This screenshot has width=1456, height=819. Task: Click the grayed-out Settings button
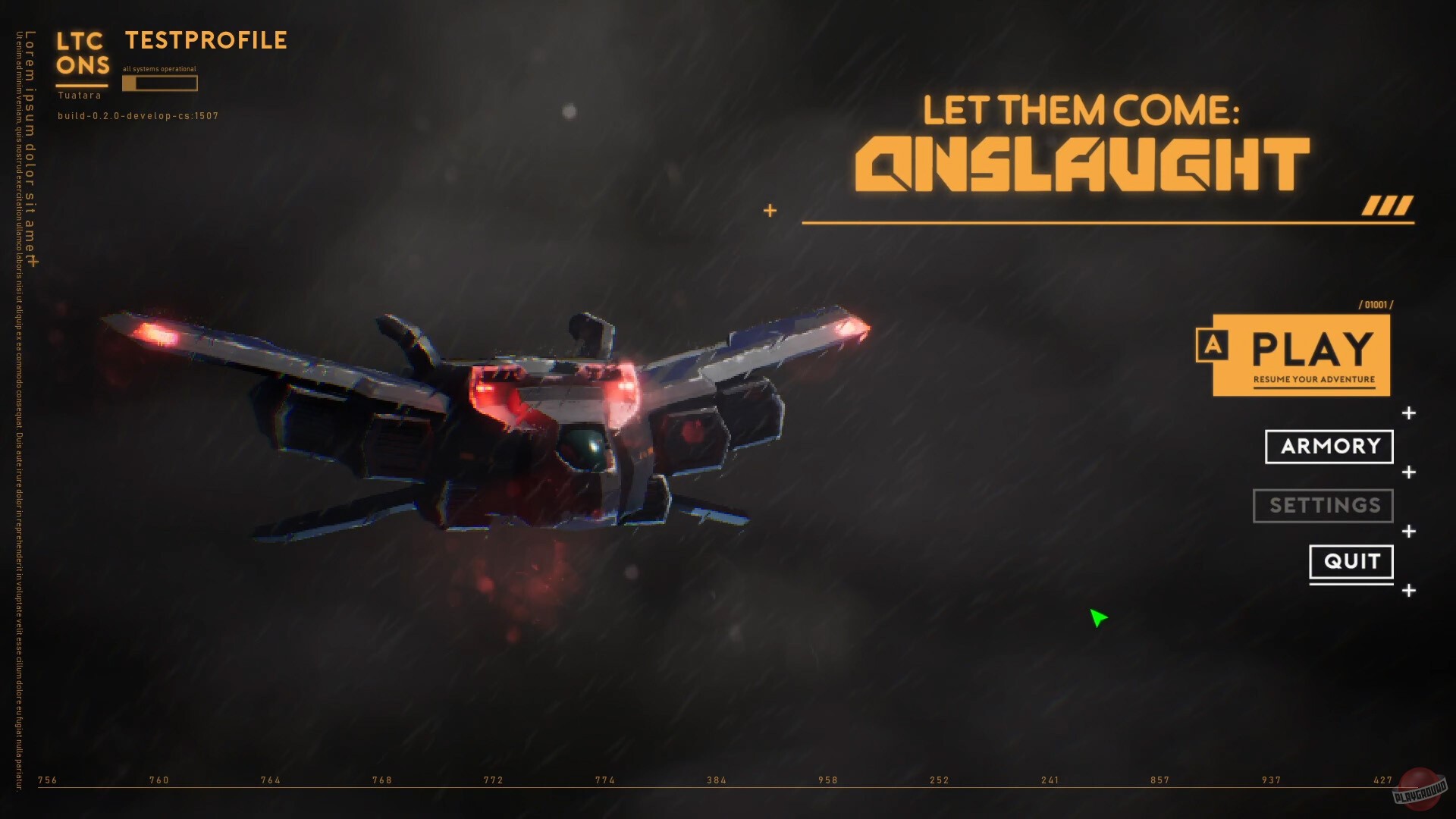tap(1323, 506)
